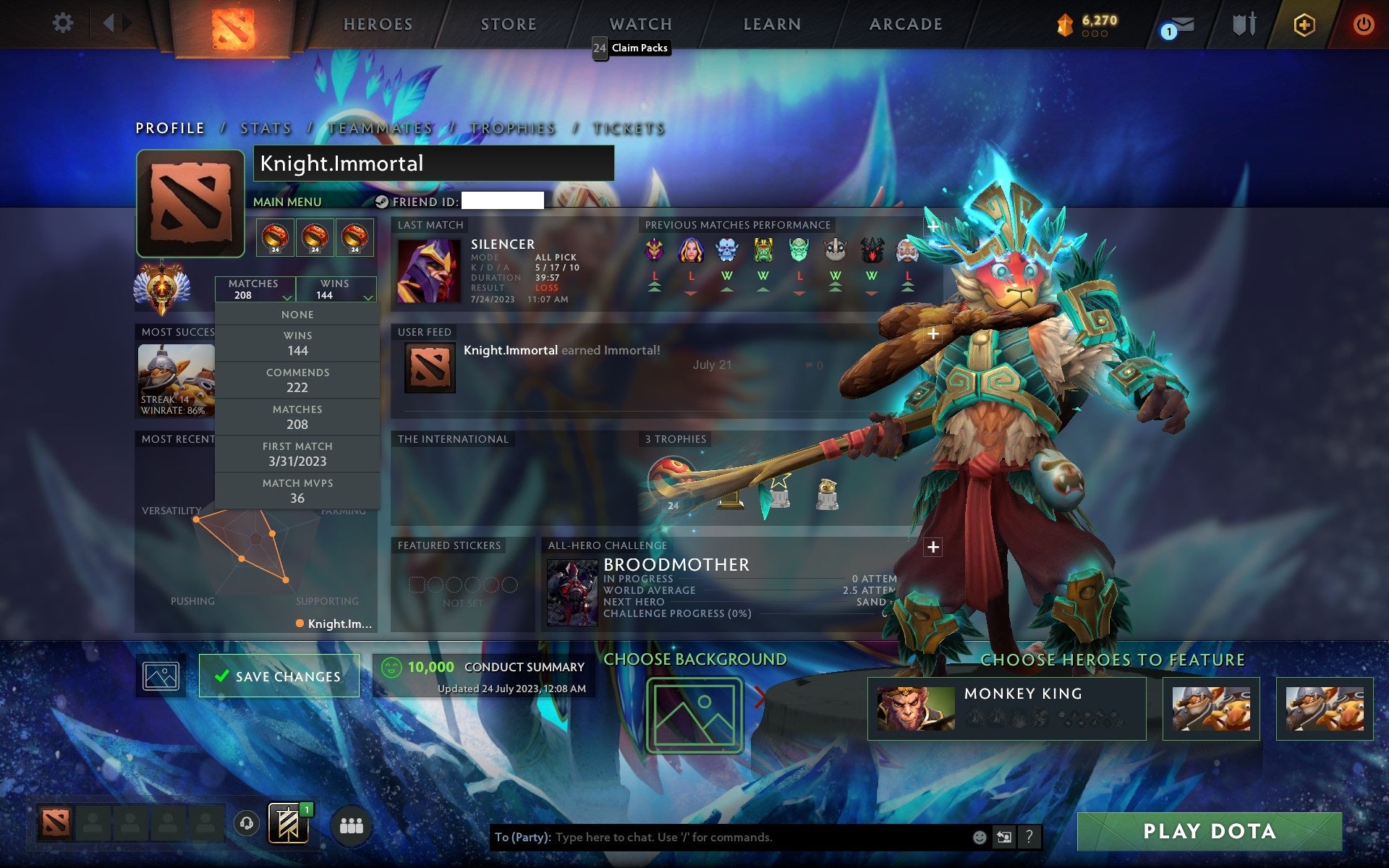1389x868 pixels.
Task: Open the STATS profile tab
Action: click(x=265, y=128)
